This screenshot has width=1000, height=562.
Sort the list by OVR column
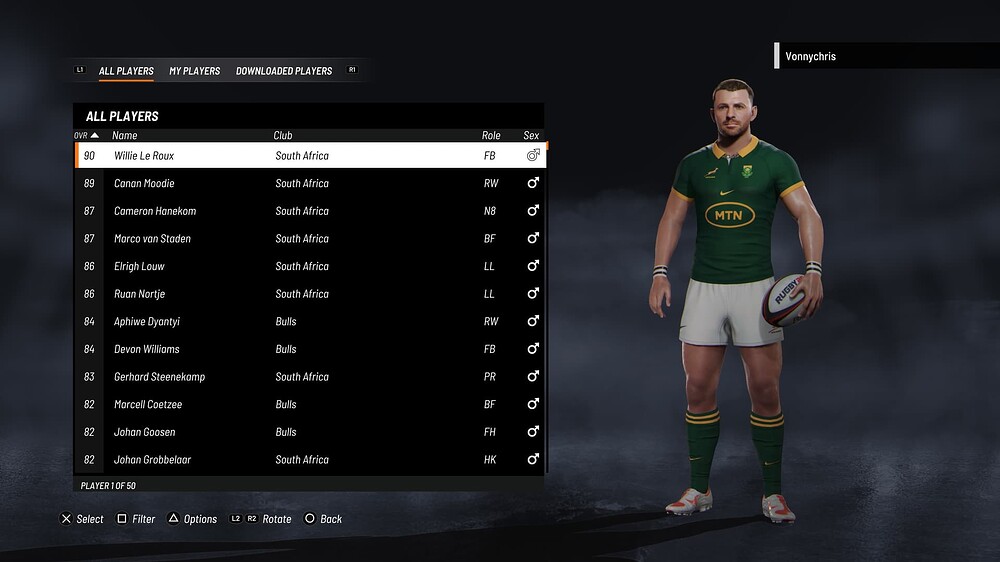coord(86,135)
